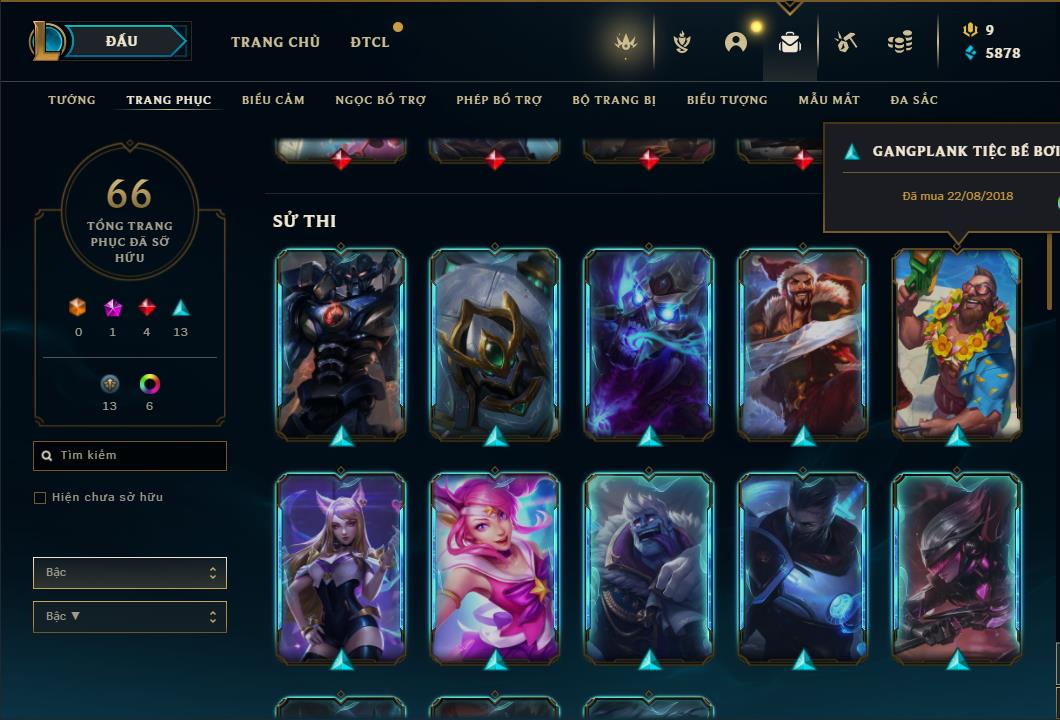Open the Bậc ▼ sorting dropdown

(x=130, y=617)
